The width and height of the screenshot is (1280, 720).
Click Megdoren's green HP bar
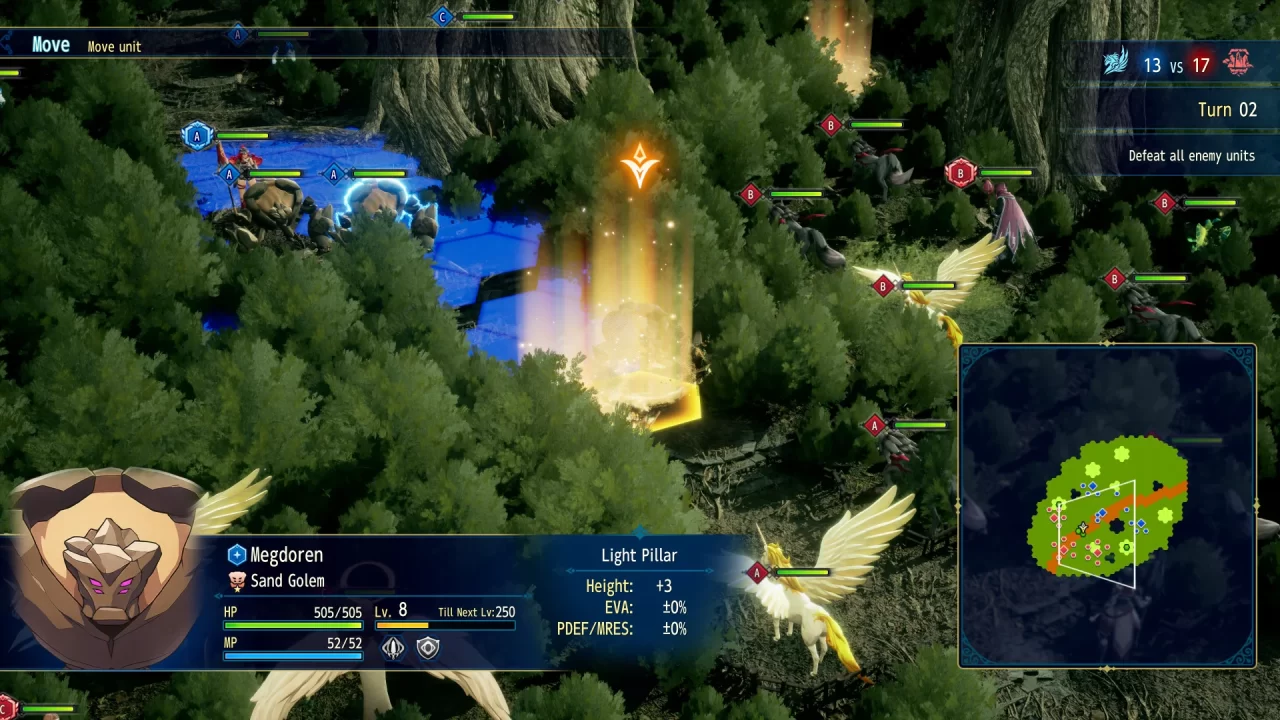(x=292, y=624)
